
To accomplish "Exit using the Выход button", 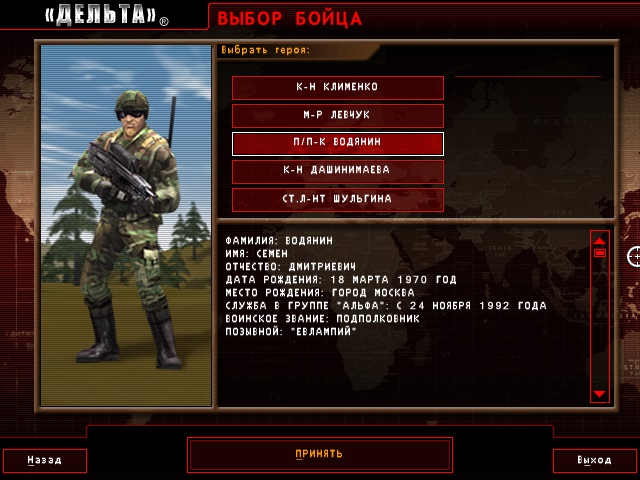I will coord(594,461).
